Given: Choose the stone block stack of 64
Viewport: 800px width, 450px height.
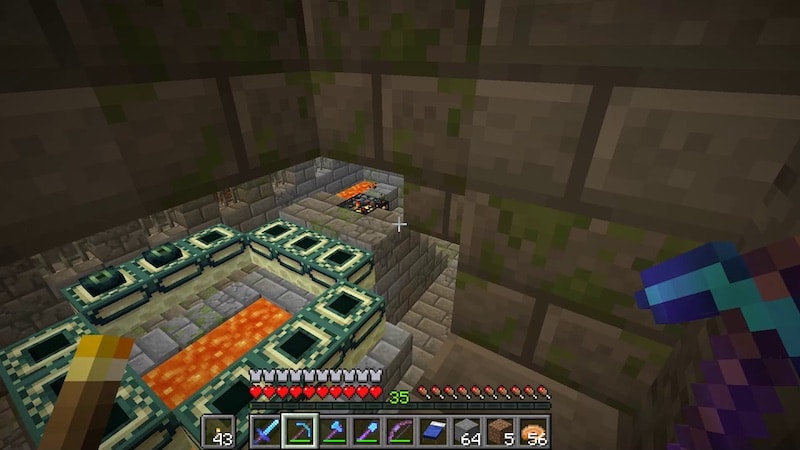Looking at the screenshot, I should [x=466, y=432].
